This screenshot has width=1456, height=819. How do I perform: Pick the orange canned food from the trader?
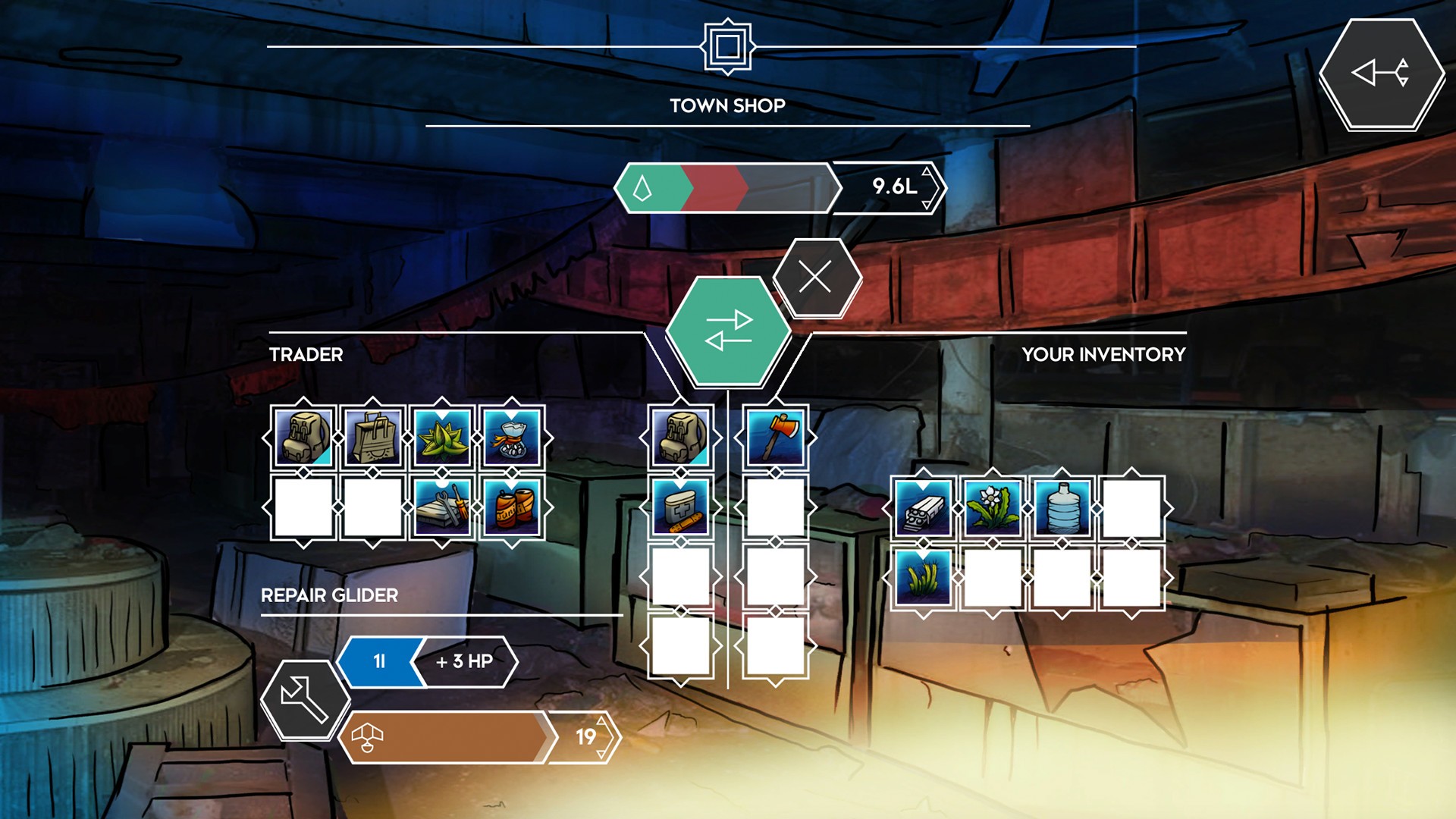(x=512, y=507)
